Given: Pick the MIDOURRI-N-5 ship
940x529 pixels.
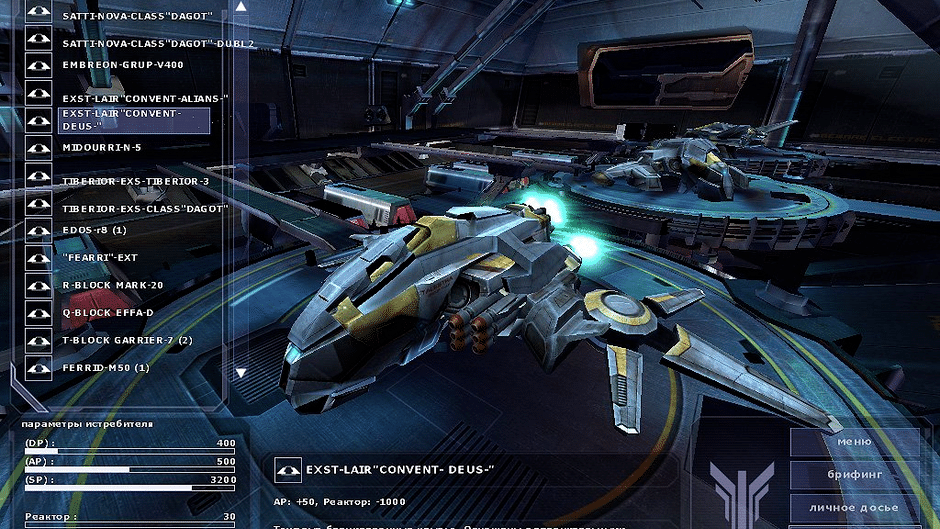Looking at the screenshot, I should click(102, 147).
